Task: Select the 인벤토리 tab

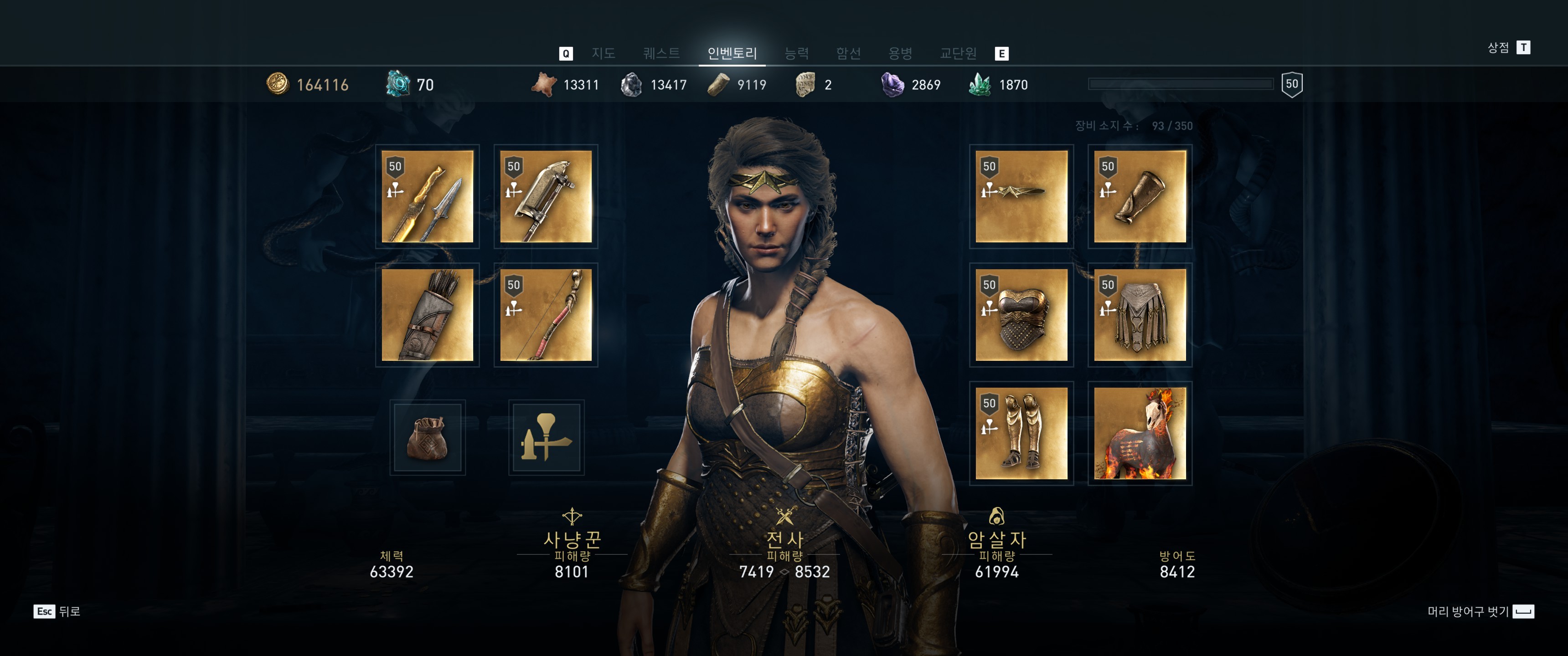Action: pos(732,53)
